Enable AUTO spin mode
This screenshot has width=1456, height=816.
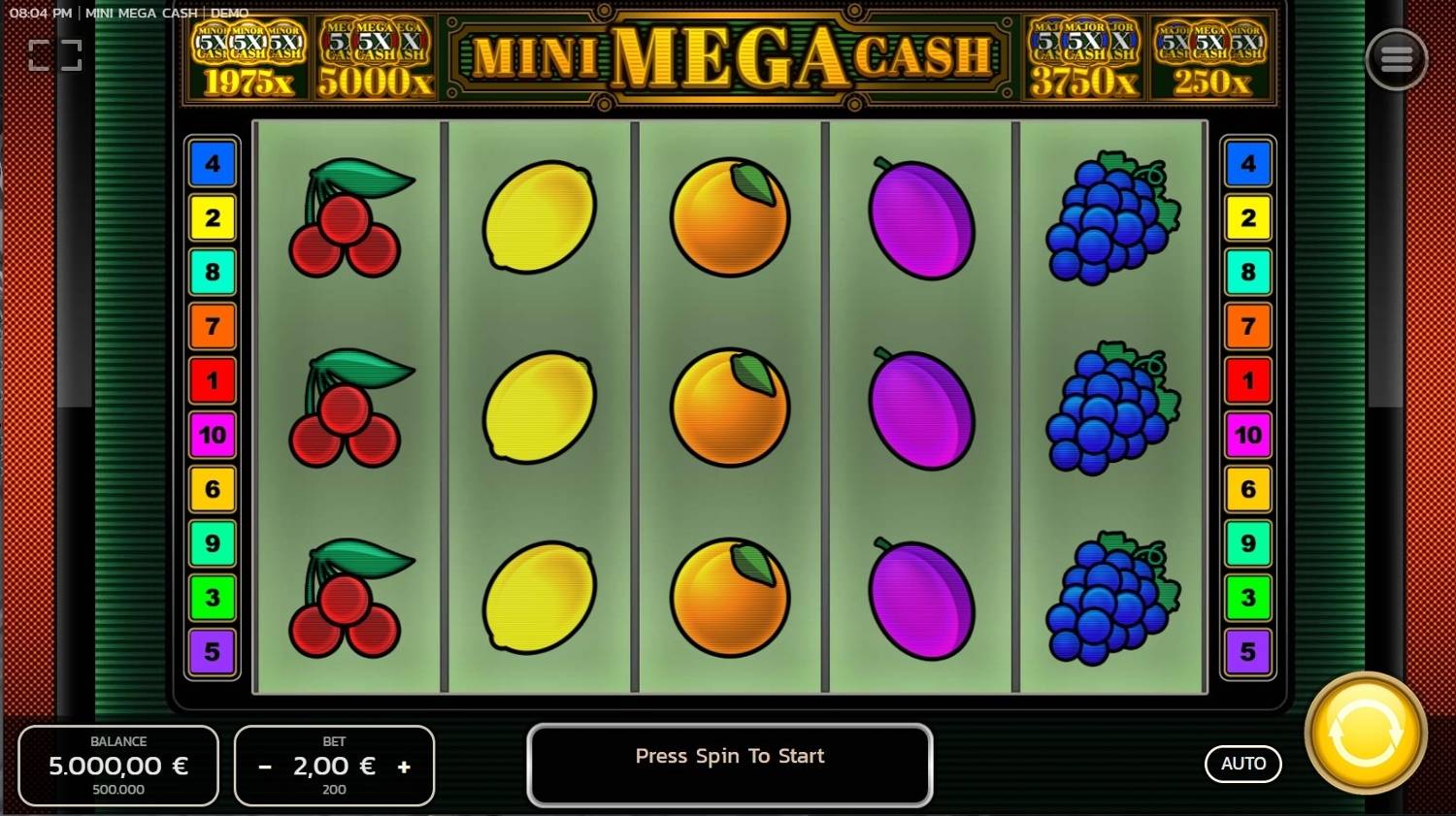tap(1242, 764)
